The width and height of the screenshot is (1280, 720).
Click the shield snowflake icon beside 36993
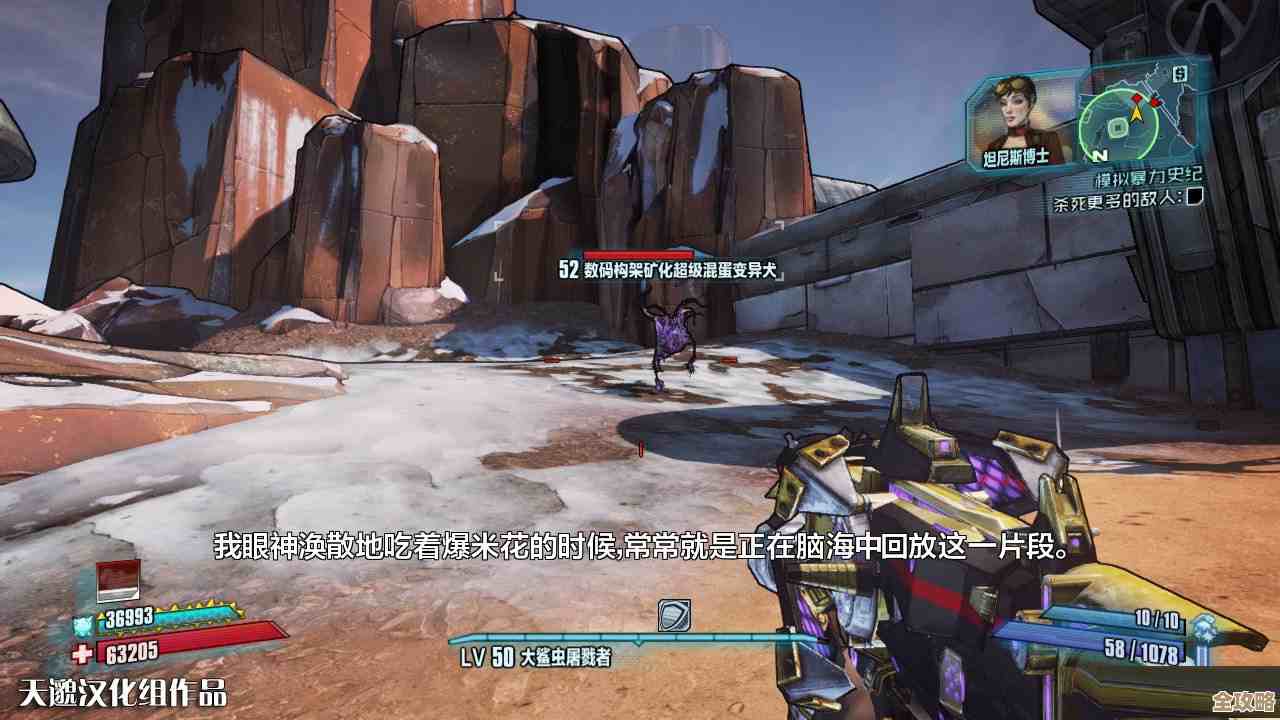pos(83,624)
